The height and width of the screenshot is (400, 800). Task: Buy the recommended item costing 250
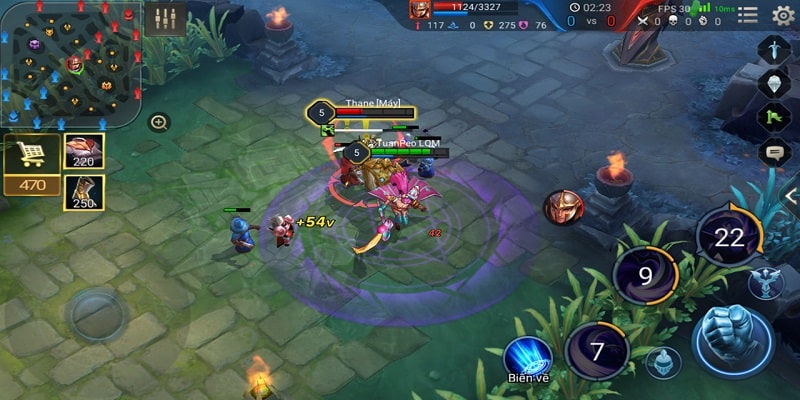coord(84,192)
